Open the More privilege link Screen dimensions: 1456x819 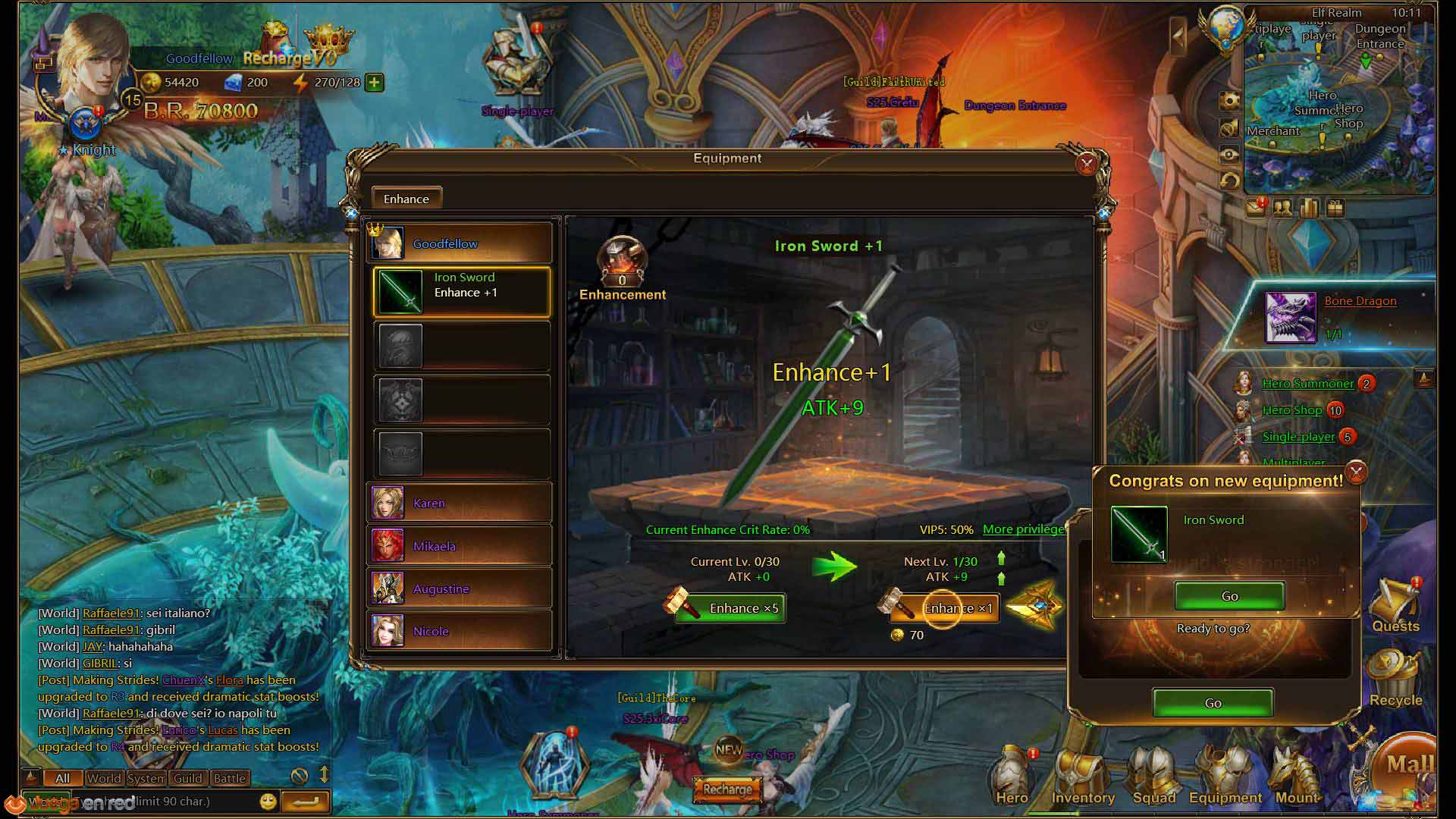[x=1023, y=529]
